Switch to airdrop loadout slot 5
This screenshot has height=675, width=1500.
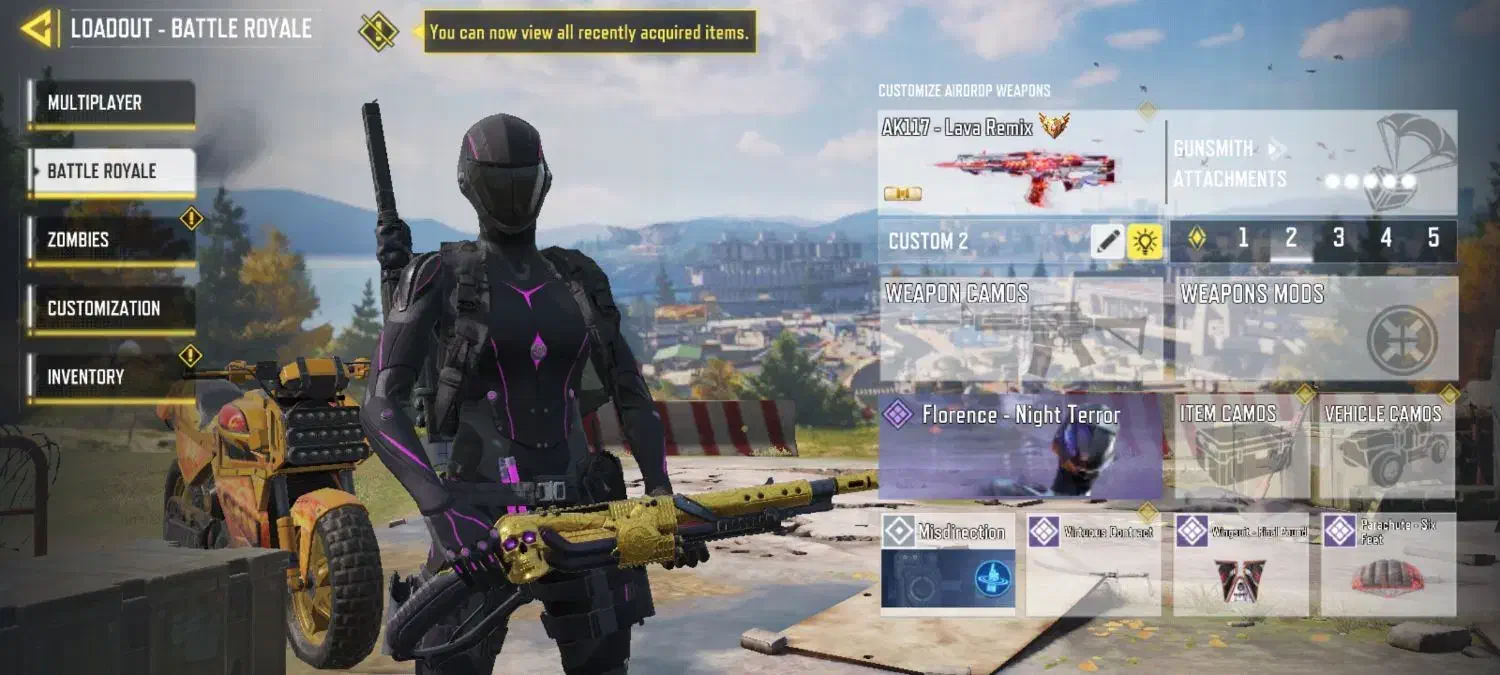[1433, 239]
